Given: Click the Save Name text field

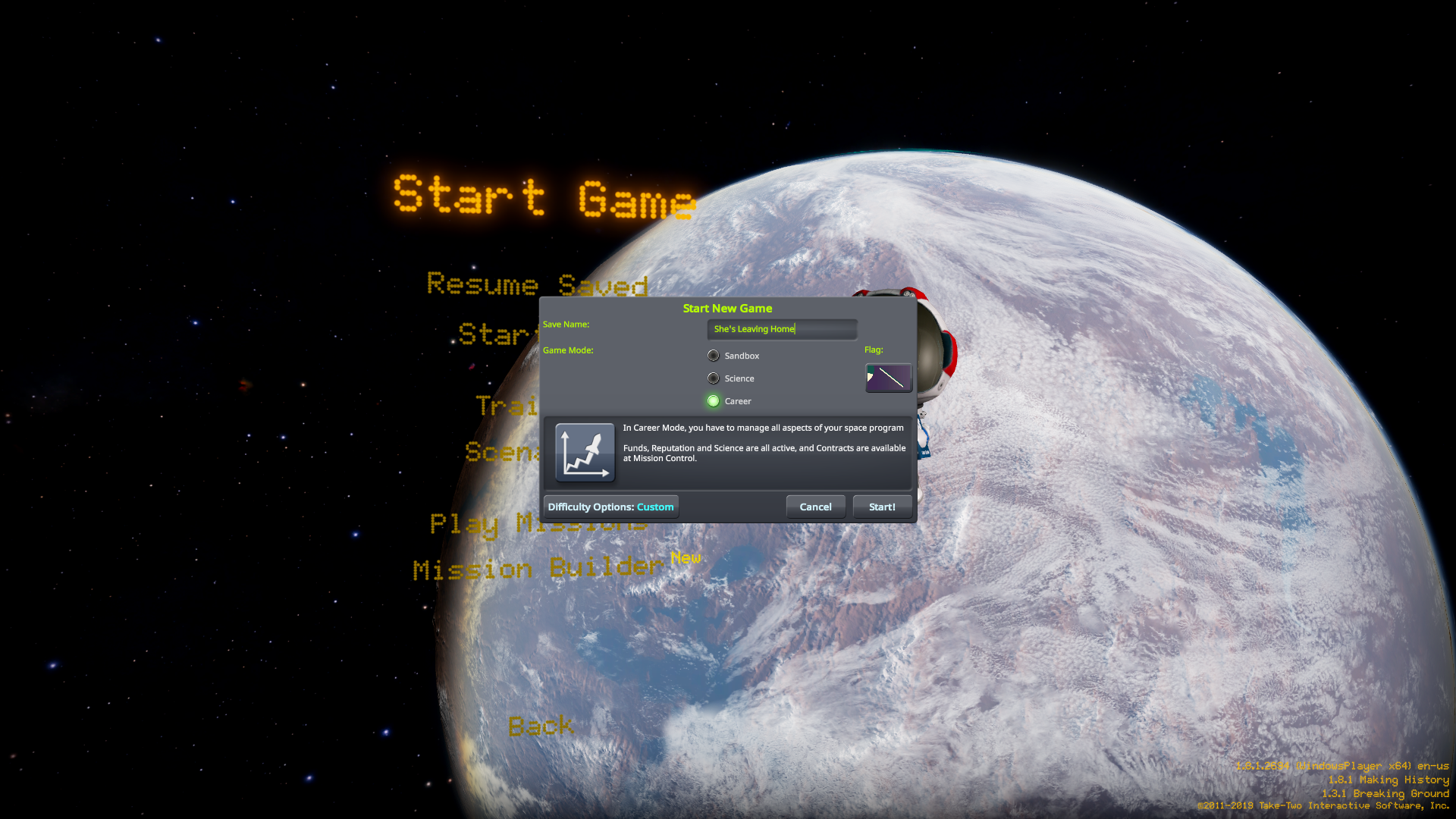Looking at the screenshot, I should (782, 329).
